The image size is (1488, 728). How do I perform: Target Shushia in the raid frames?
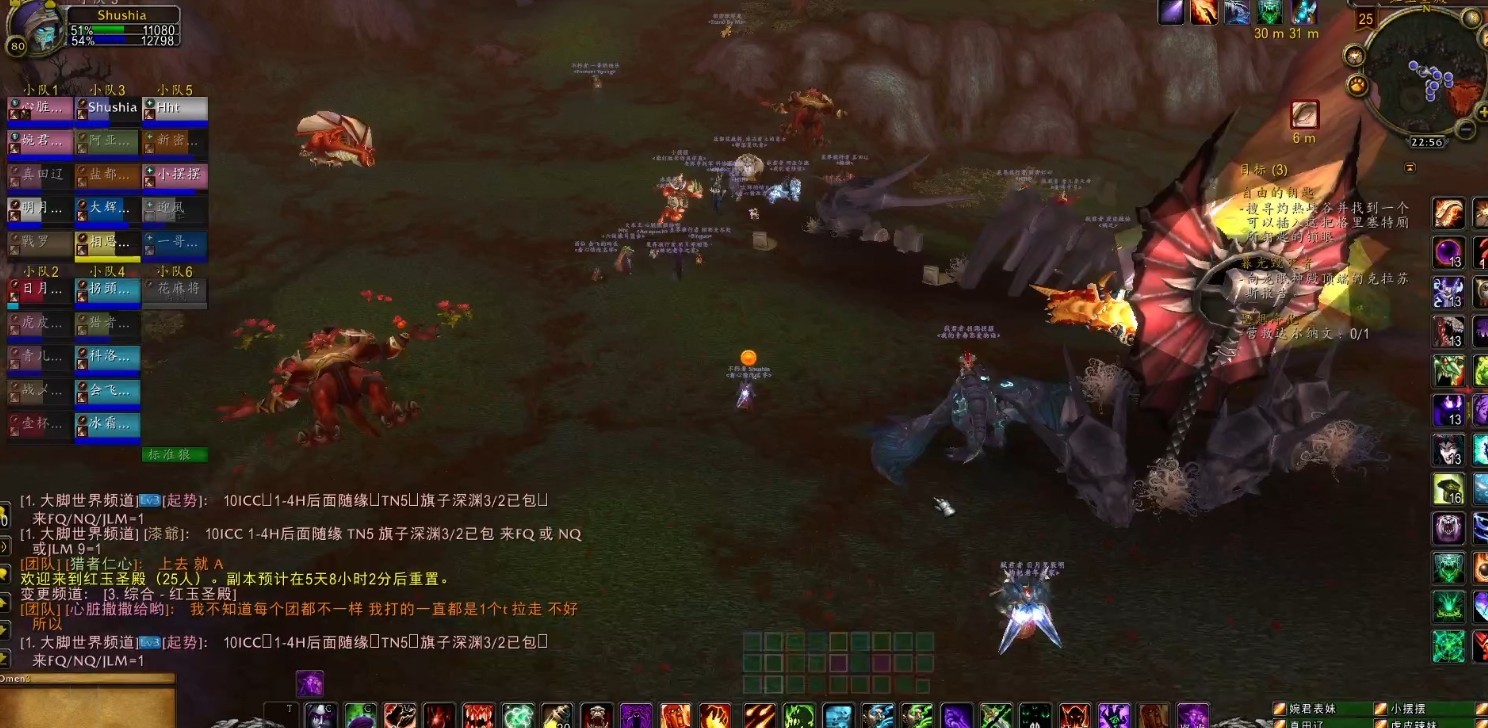[x=107, y=108]
